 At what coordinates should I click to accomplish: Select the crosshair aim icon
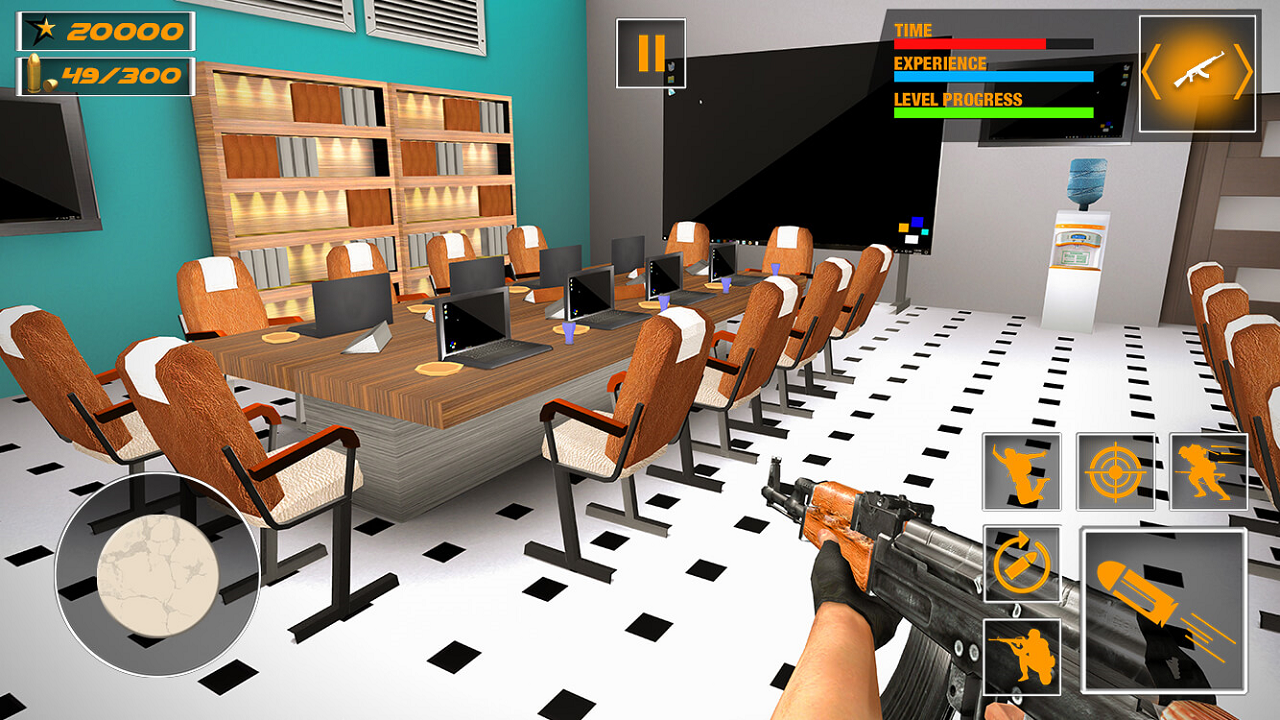[x=1115, y=470]
